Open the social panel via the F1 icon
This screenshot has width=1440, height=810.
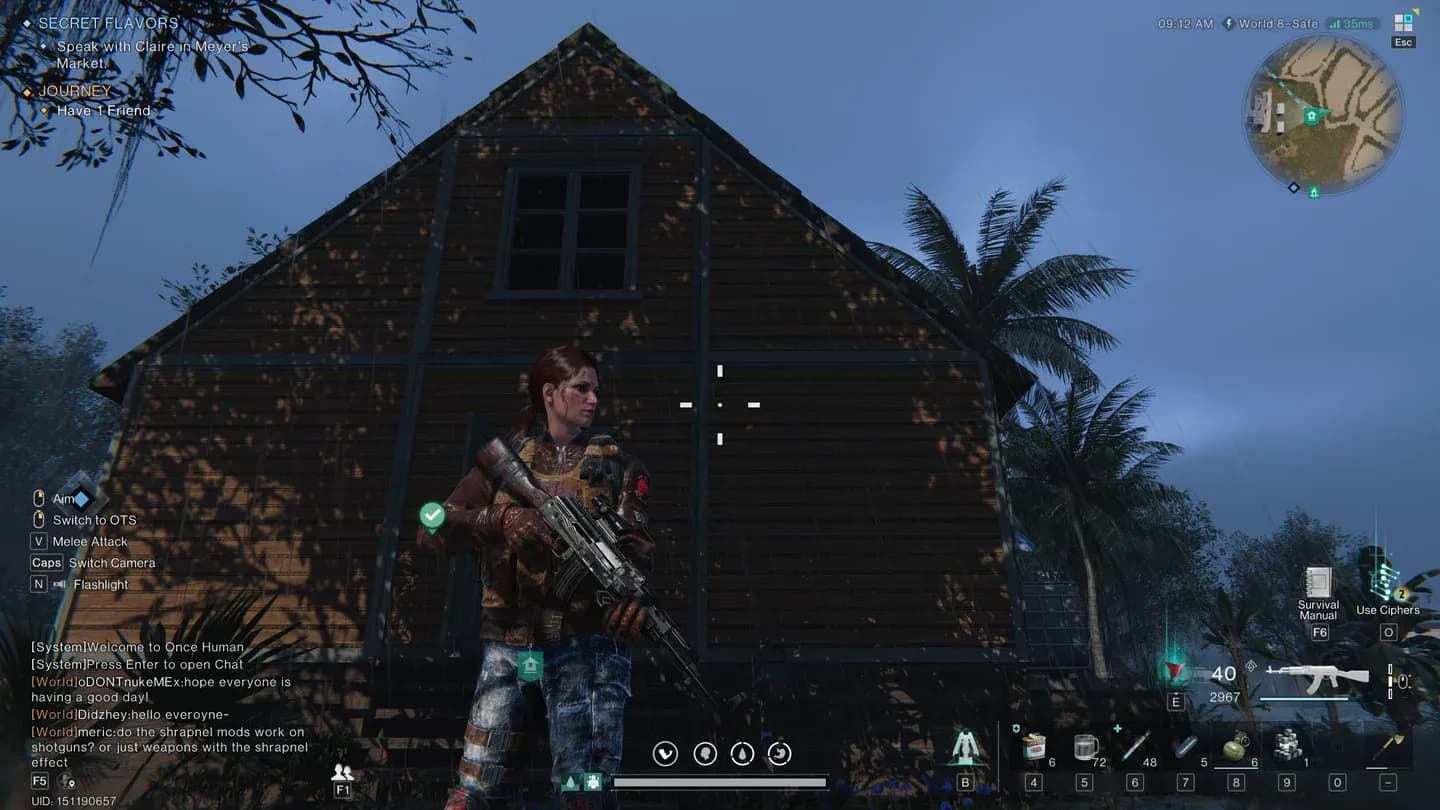(x=342, y=775)
